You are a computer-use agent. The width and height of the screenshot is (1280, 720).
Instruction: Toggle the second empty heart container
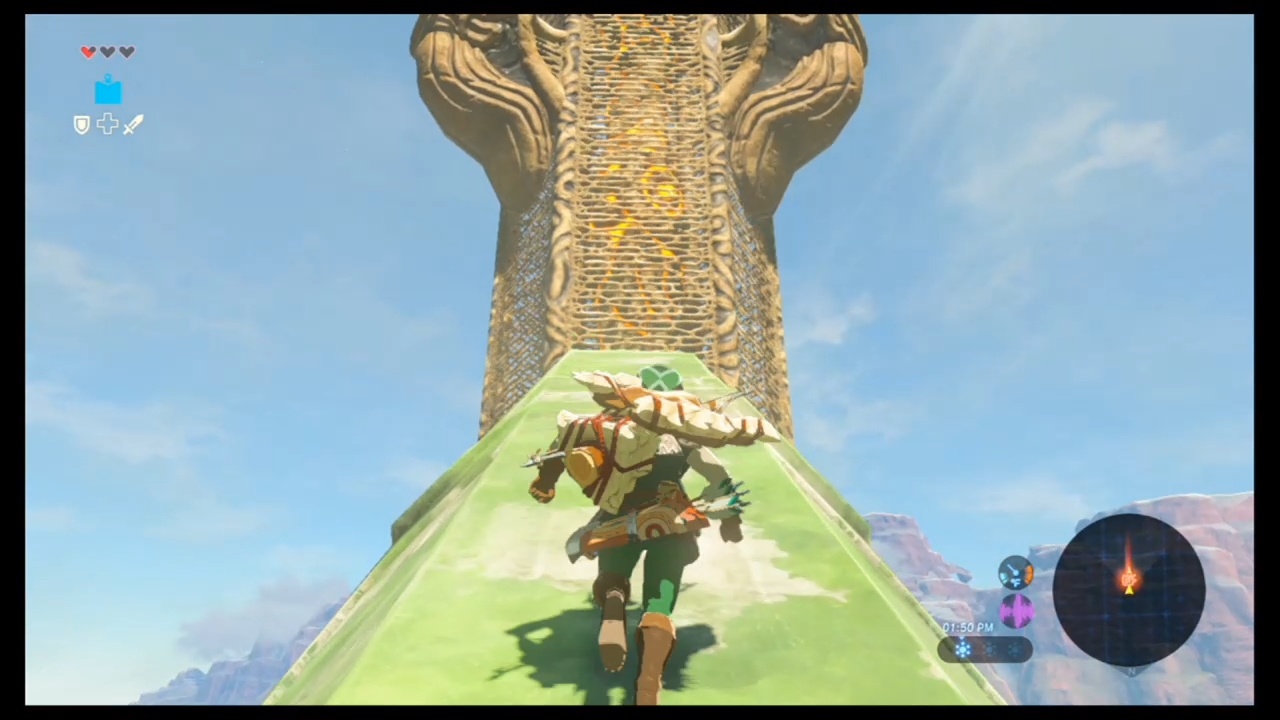[x=107, y=52]
